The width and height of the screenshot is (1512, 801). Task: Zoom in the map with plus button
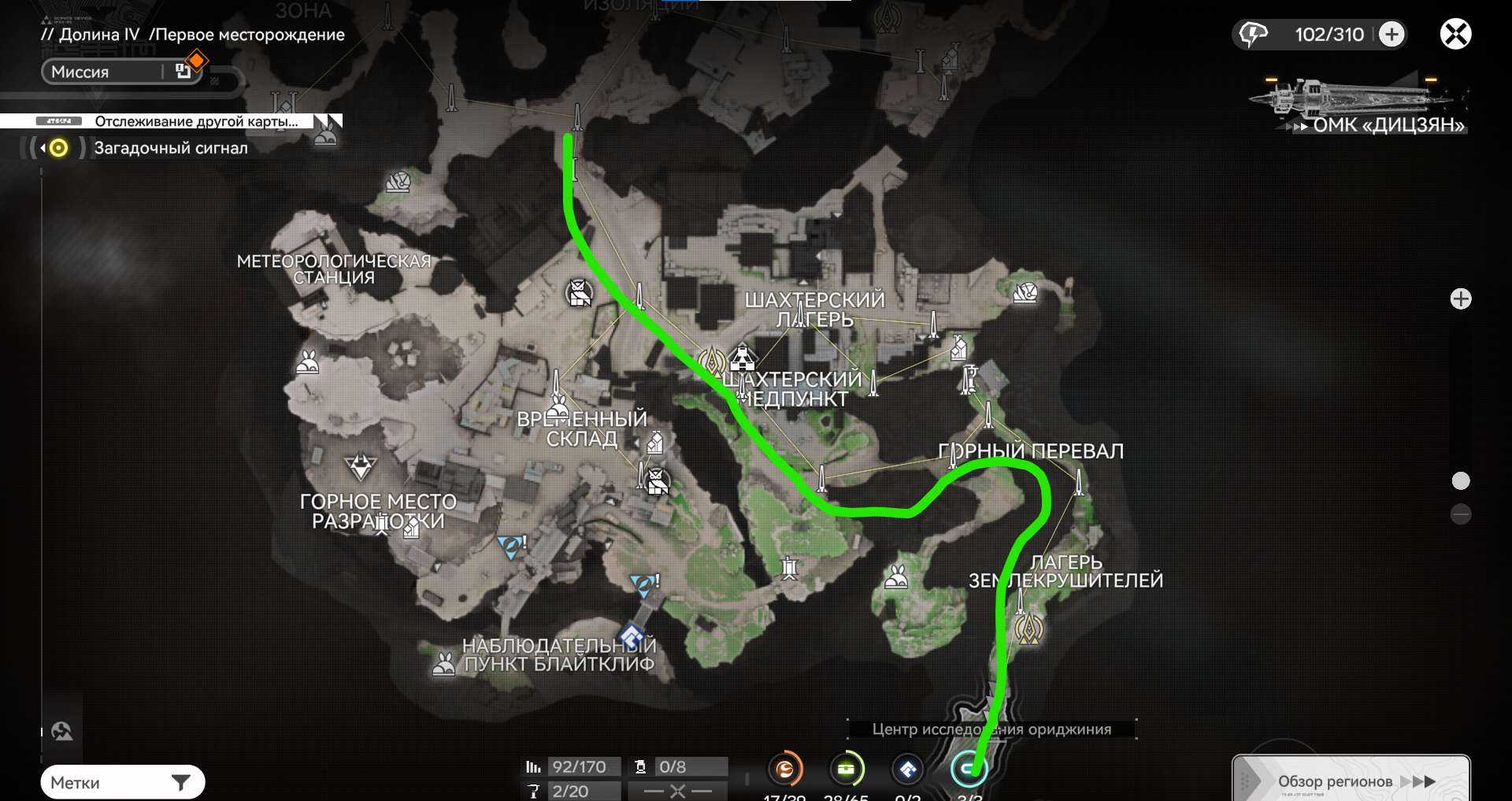[x=1461, y=299]
